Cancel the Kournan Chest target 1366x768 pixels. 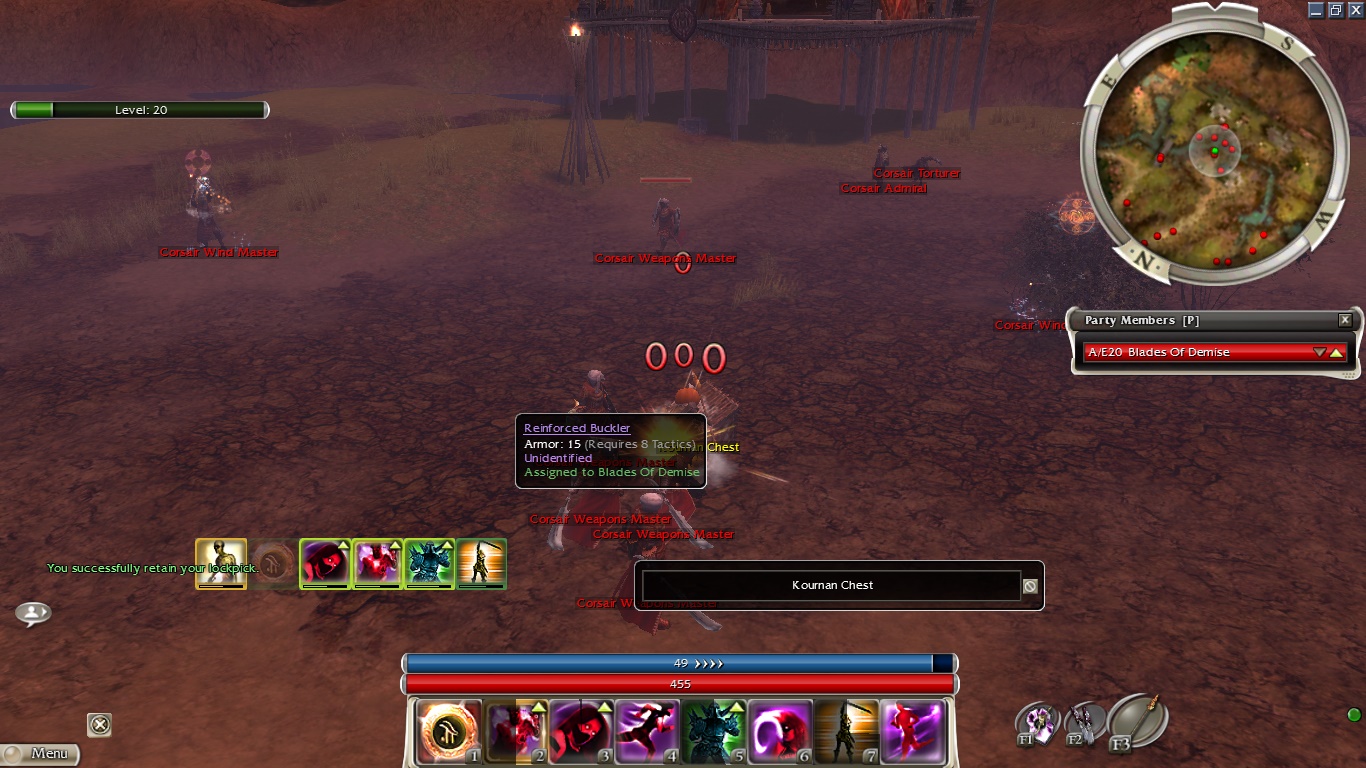tap(1030, 586)
